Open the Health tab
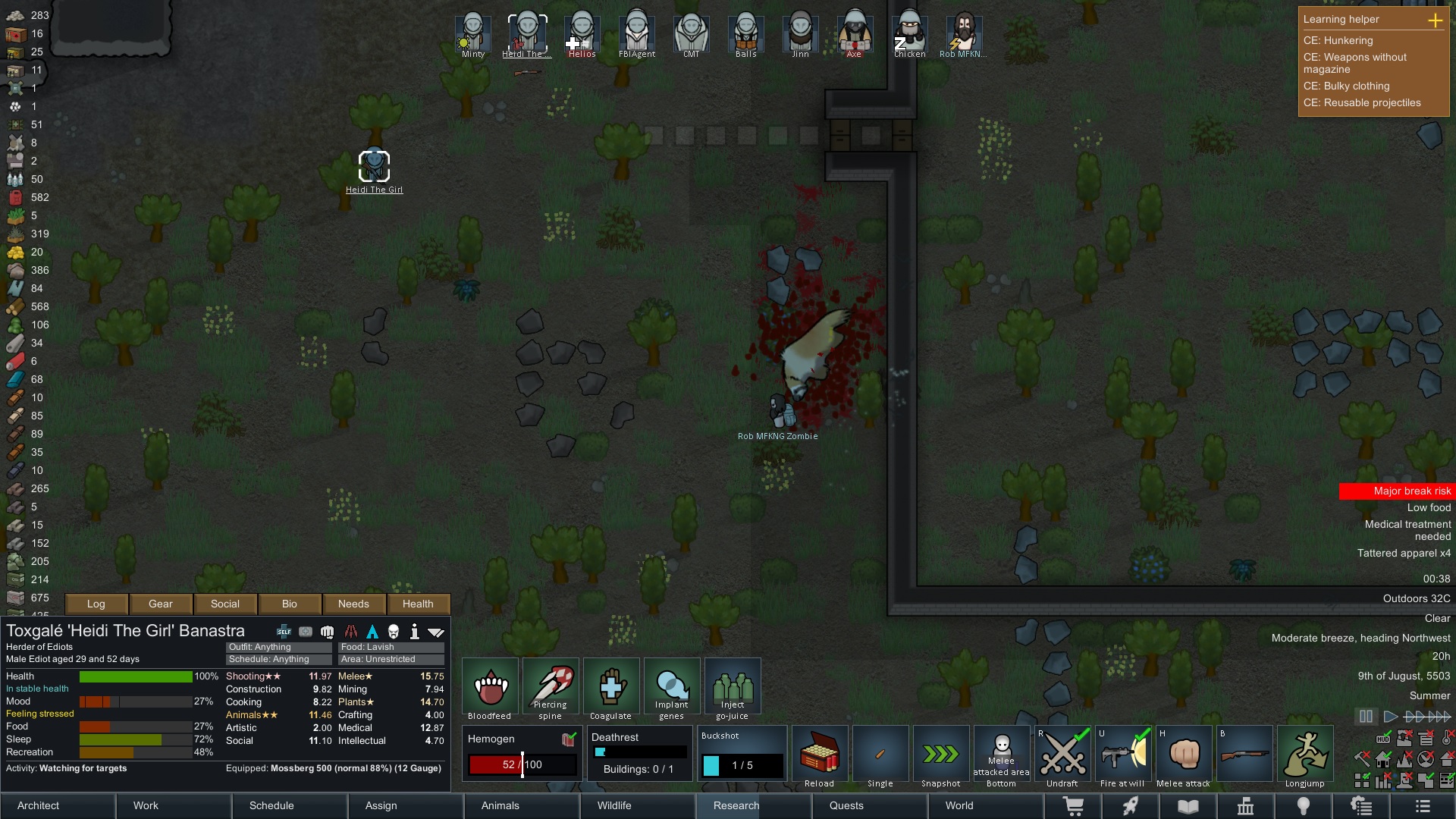The height and width of the screenshot is (819, 1456). (418, 604)
